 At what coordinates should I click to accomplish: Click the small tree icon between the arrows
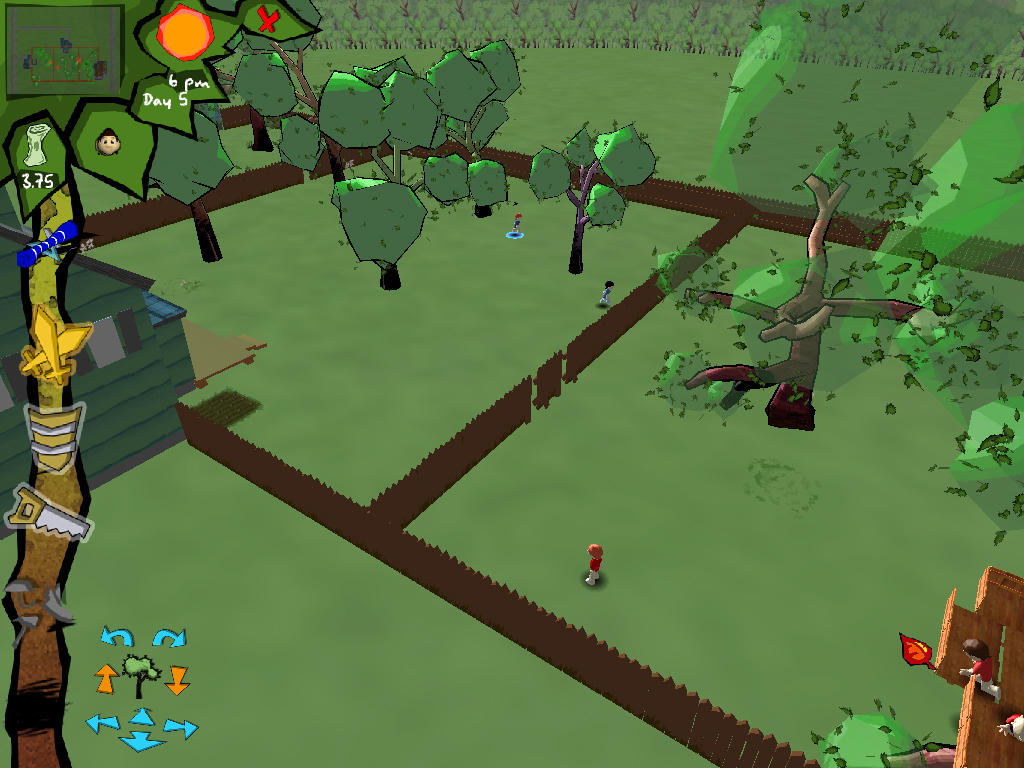click(x=141, y=675)
